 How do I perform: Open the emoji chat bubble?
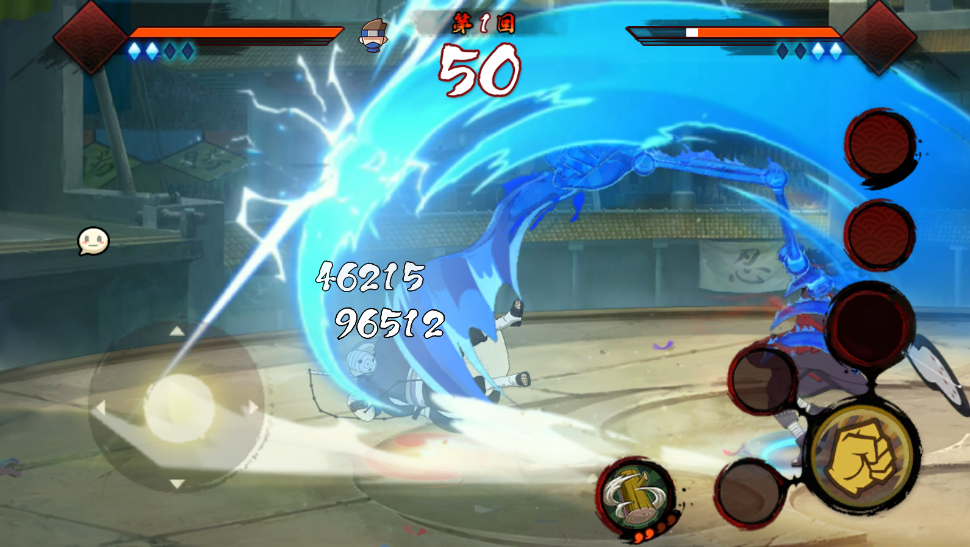coord(93,241)
